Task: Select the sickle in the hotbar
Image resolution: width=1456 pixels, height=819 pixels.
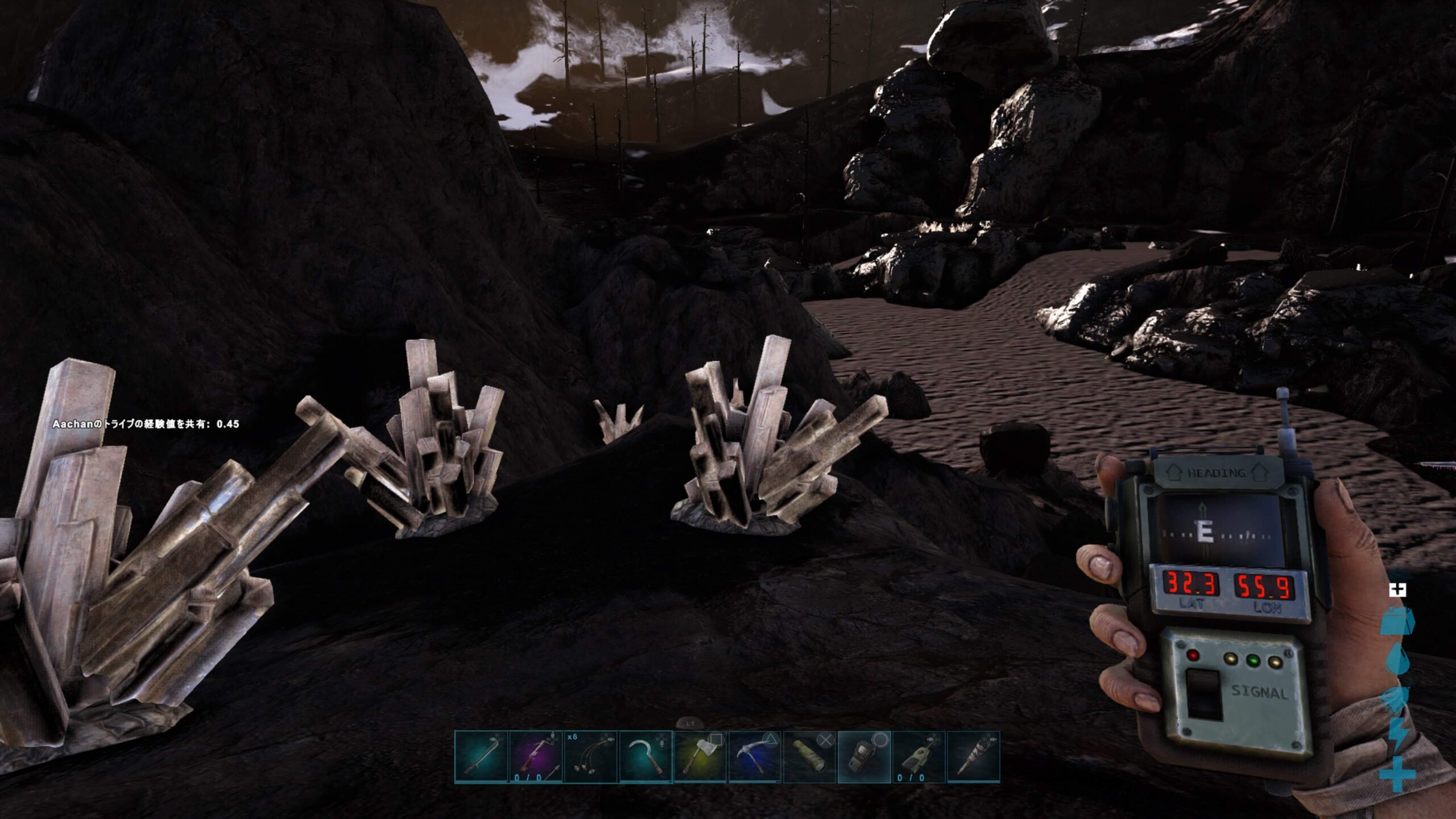Action: 645,757
